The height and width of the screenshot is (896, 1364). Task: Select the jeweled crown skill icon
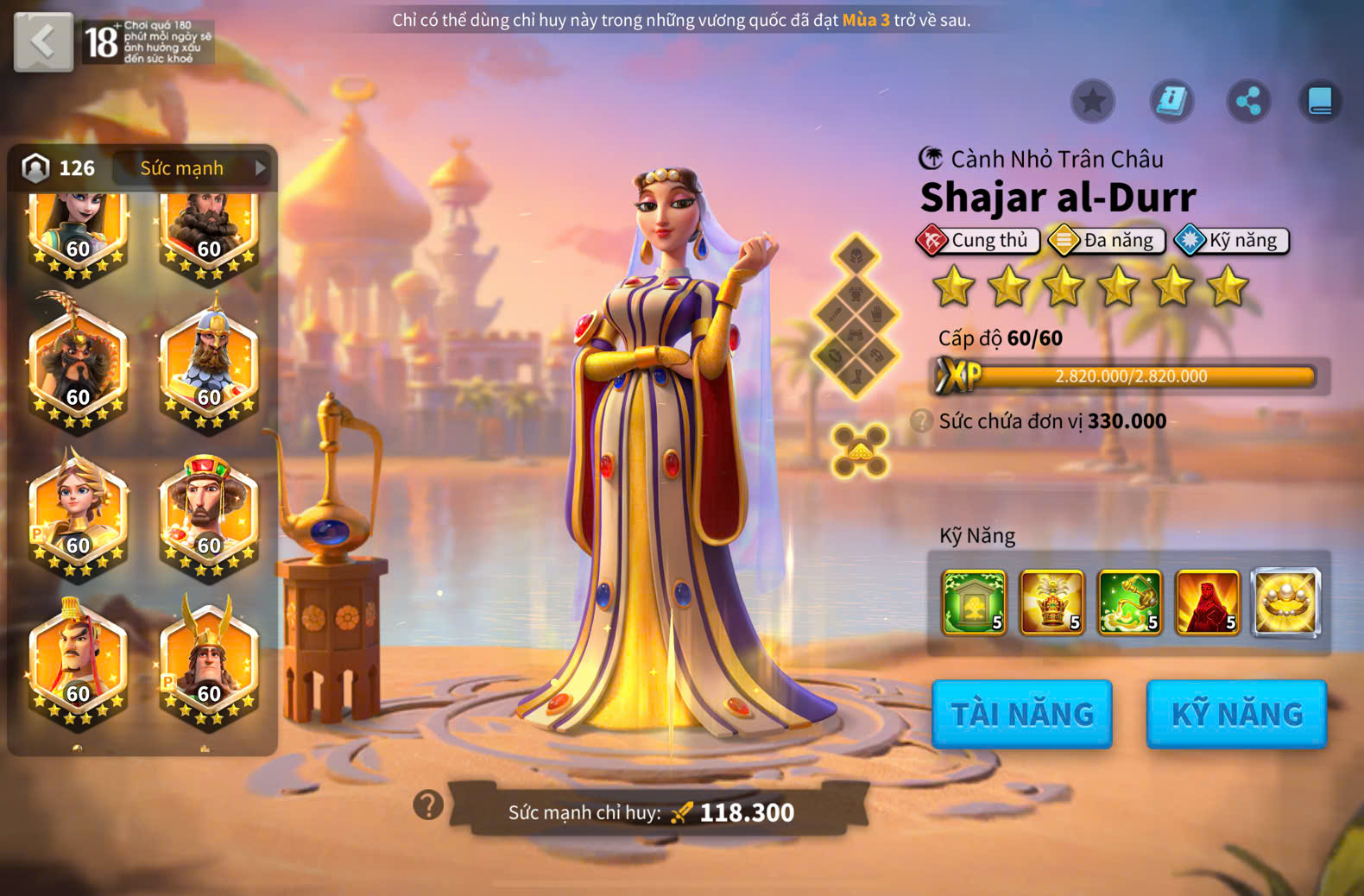[1051, 603]
